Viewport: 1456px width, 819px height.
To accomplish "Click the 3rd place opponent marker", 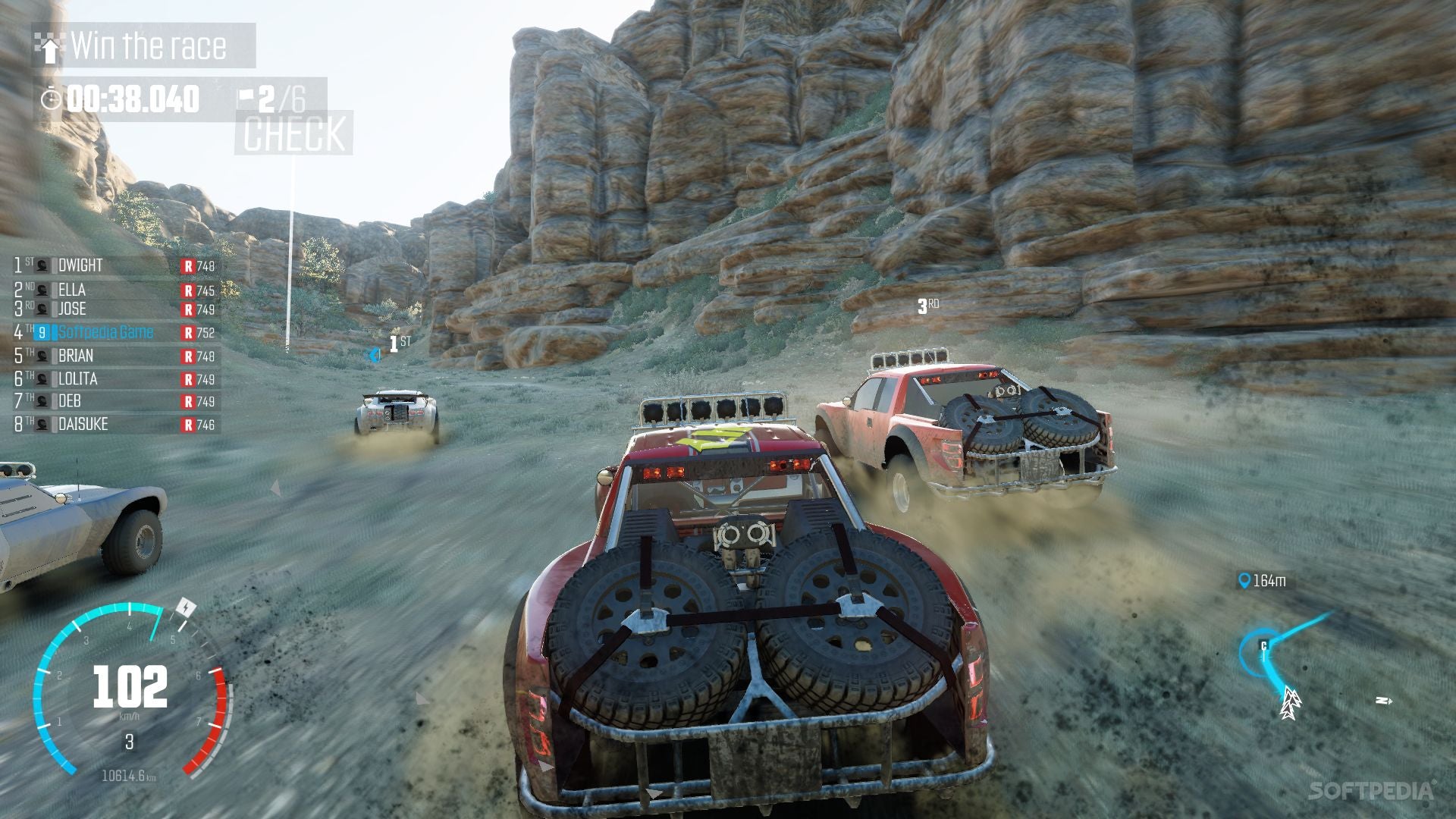I will click(x=927, y=306).
